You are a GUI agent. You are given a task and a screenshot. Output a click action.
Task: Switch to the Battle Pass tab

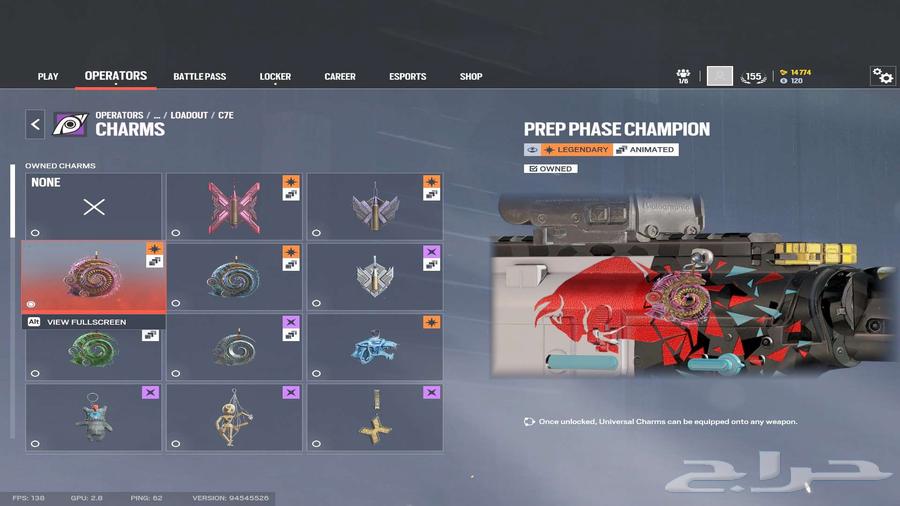(200, 77)
